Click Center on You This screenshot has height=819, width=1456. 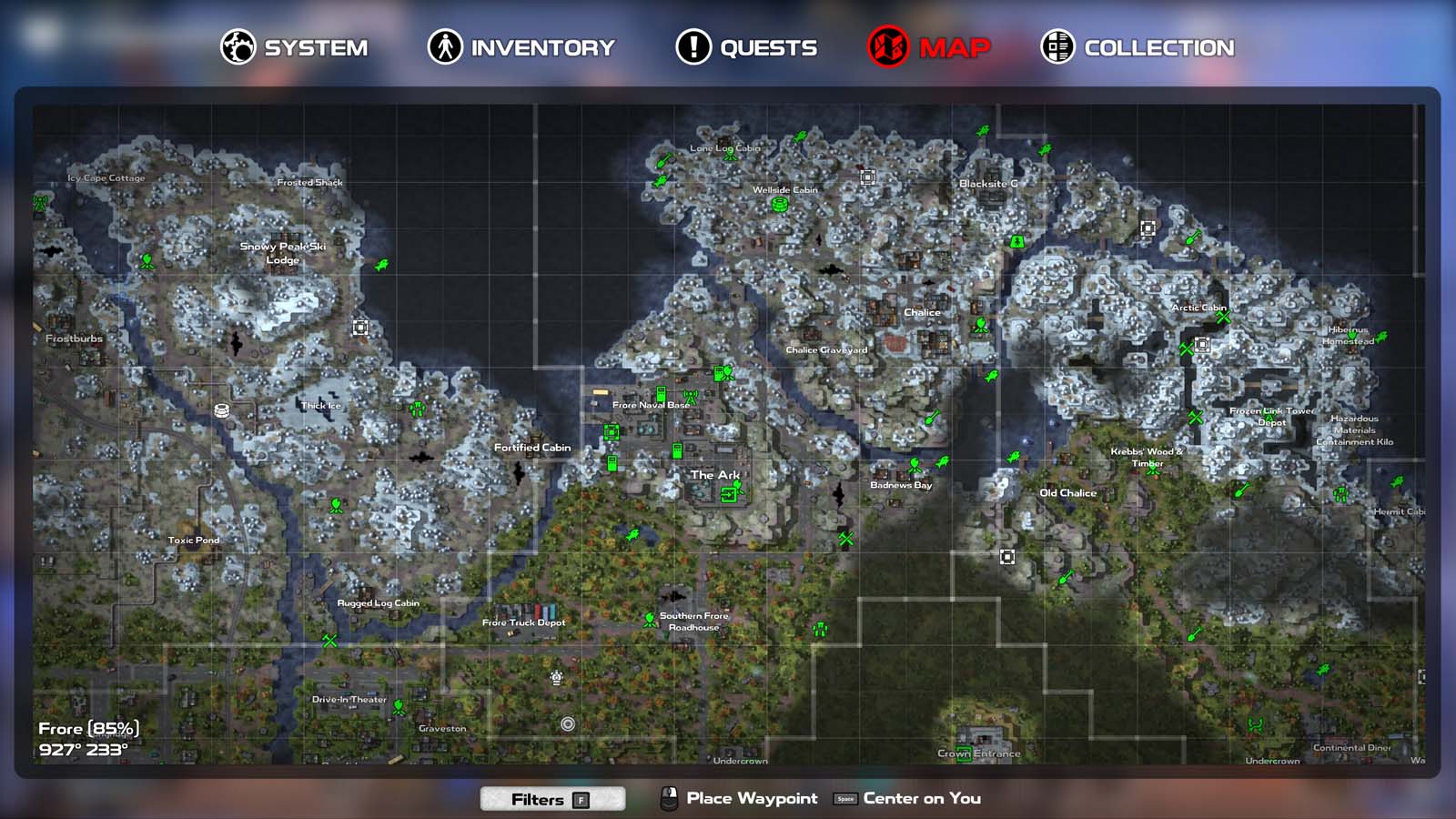(x=919, y=798)
